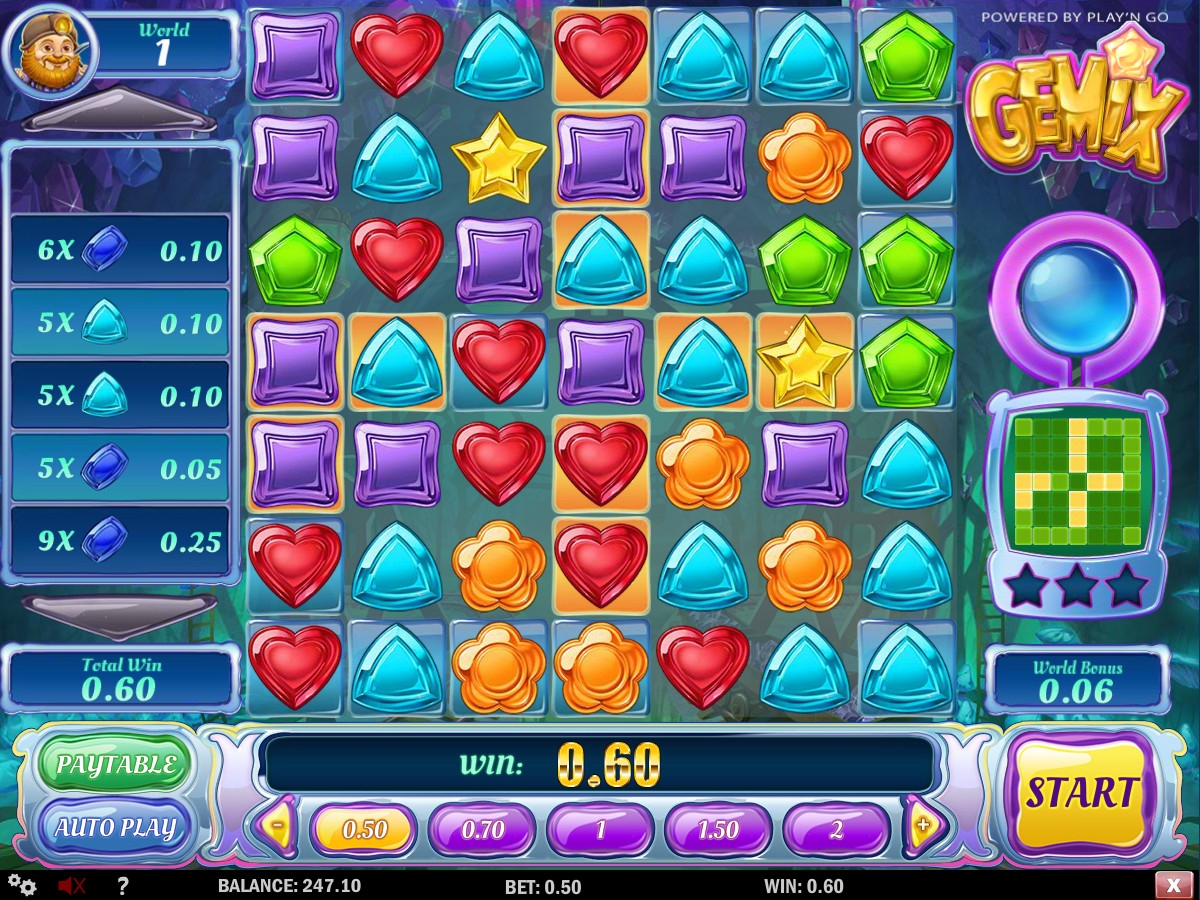Increase the bet with the plus arrow
This screenshot has height=900, width=1200.
tap(922, 826)
